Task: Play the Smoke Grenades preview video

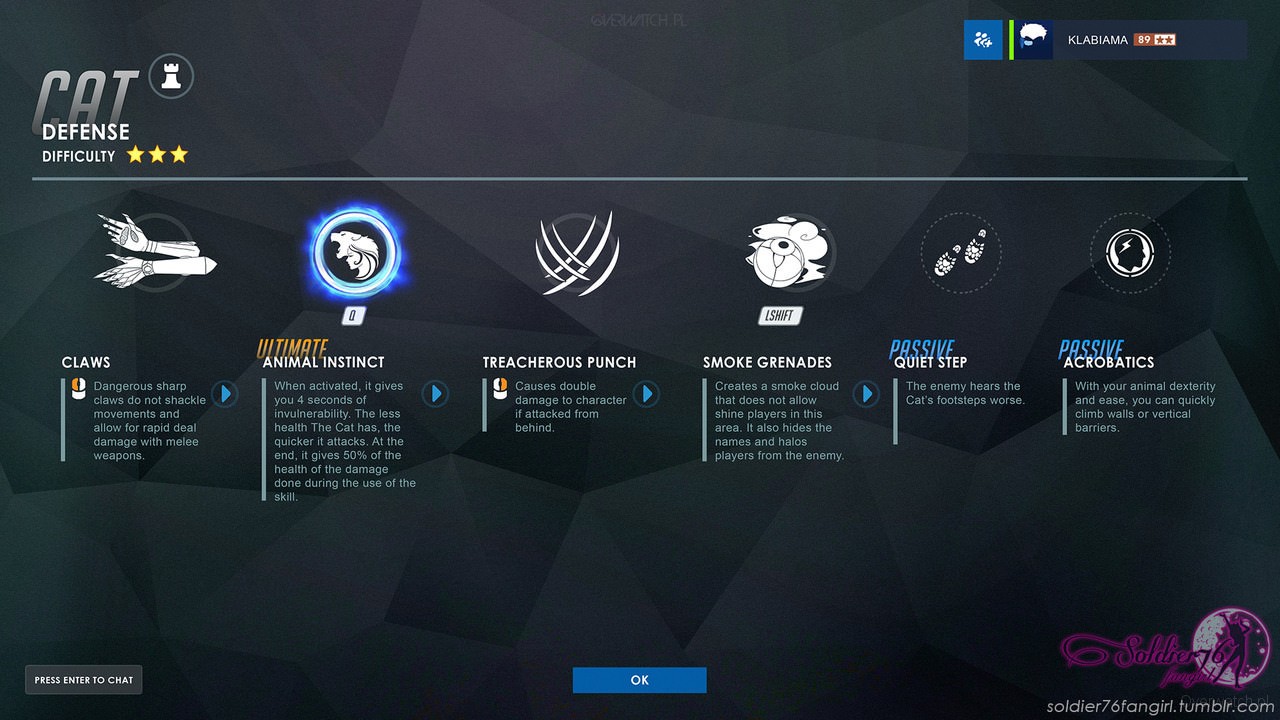Action: click(866, 394)
